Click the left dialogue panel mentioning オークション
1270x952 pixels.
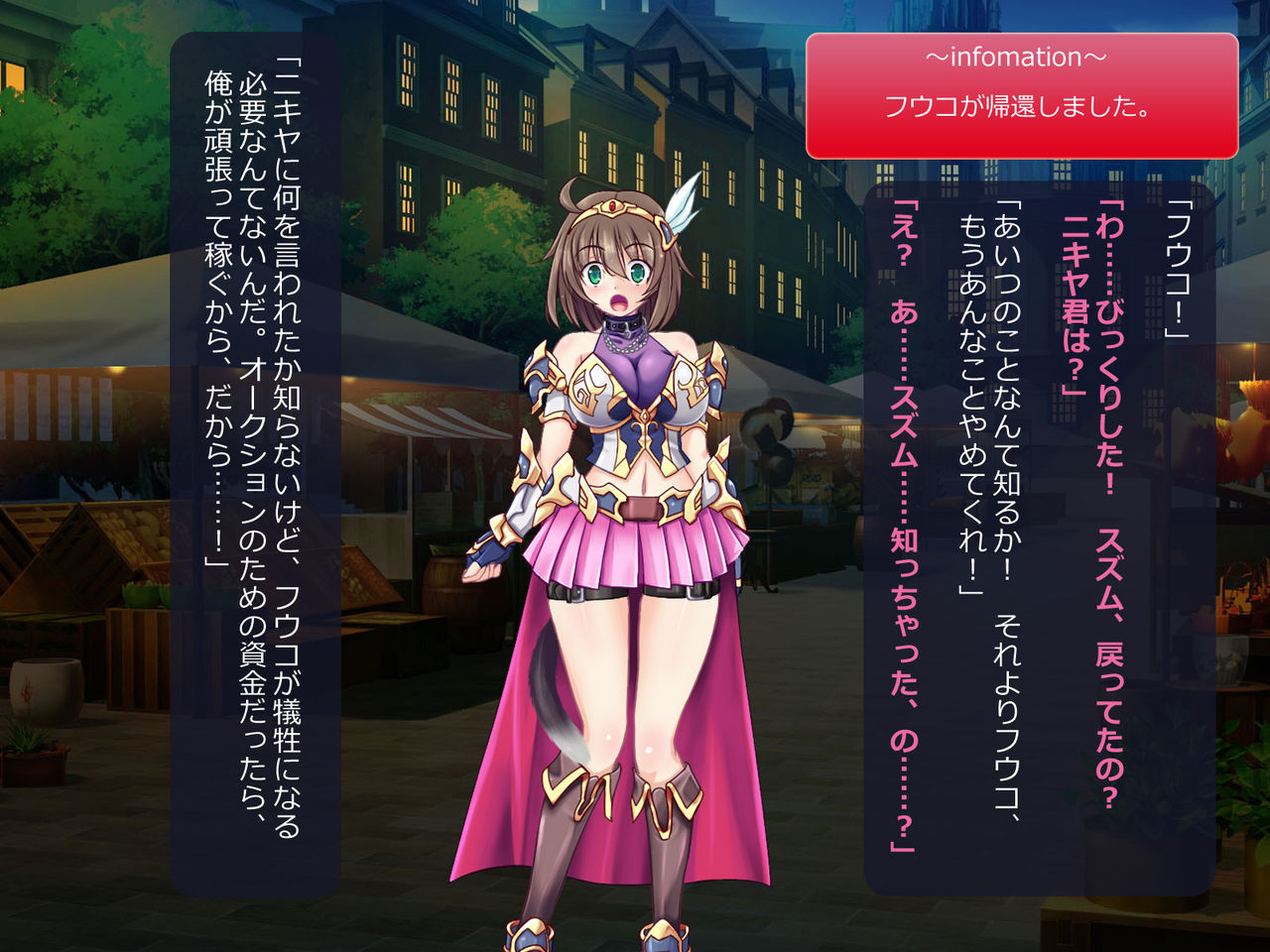click(255, 464)
